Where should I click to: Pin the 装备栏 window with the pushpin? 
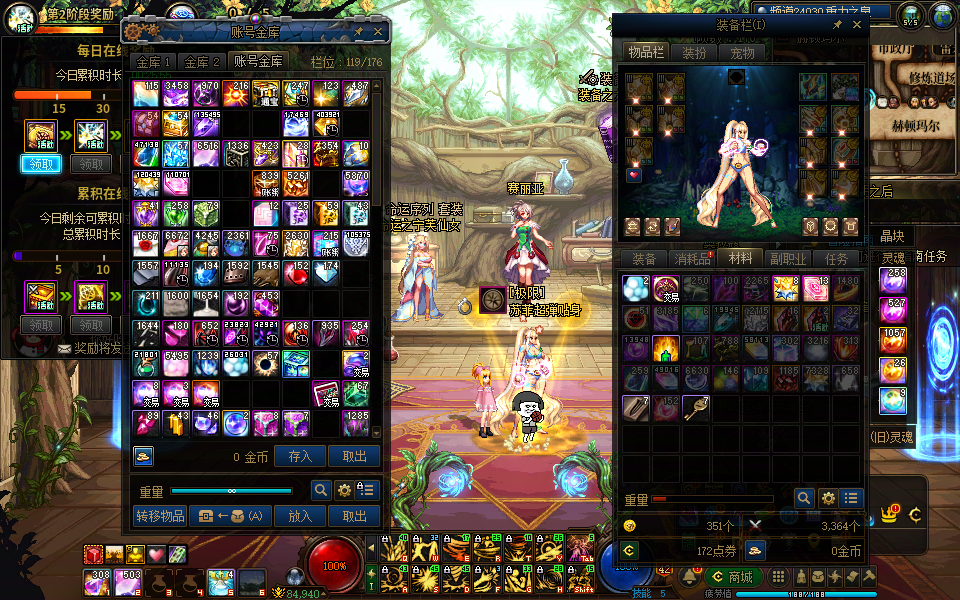click(x=837, y=24)
